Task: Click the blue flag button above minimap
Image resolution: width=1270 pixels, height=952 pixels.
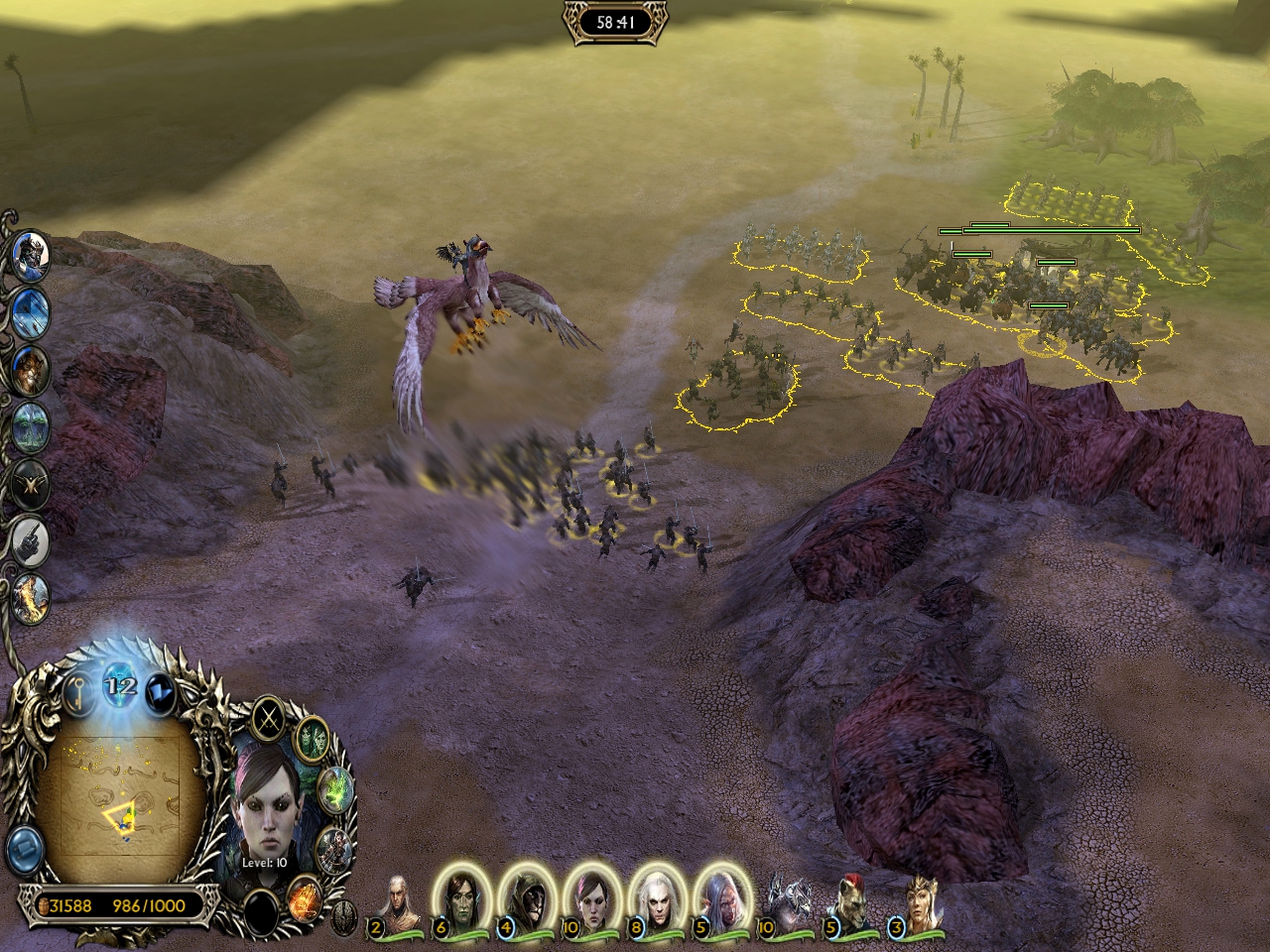Action: tap(159, 694)
